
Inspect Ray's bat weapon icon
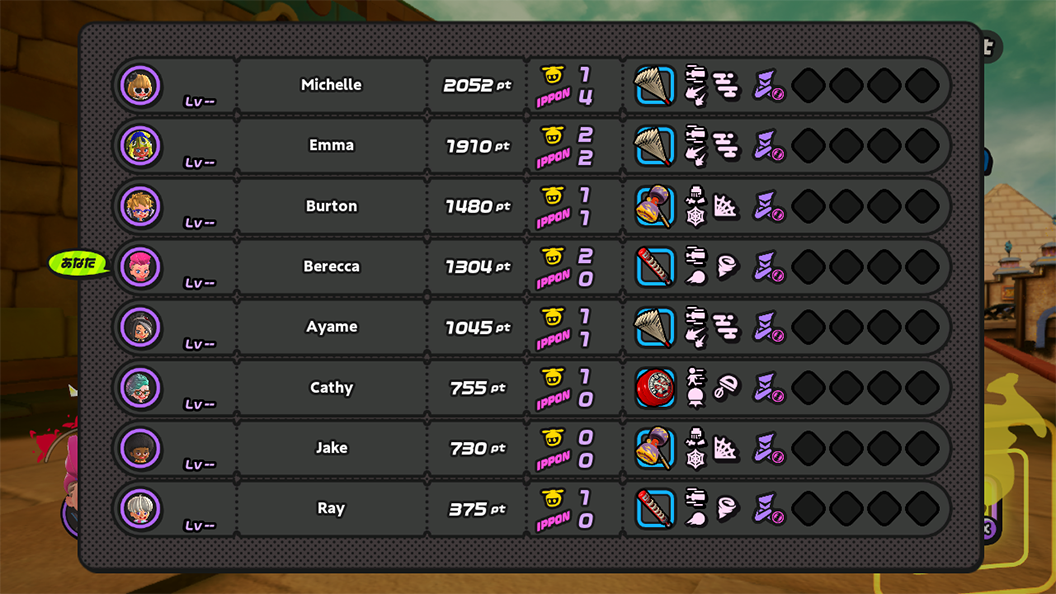pos(655,509)
